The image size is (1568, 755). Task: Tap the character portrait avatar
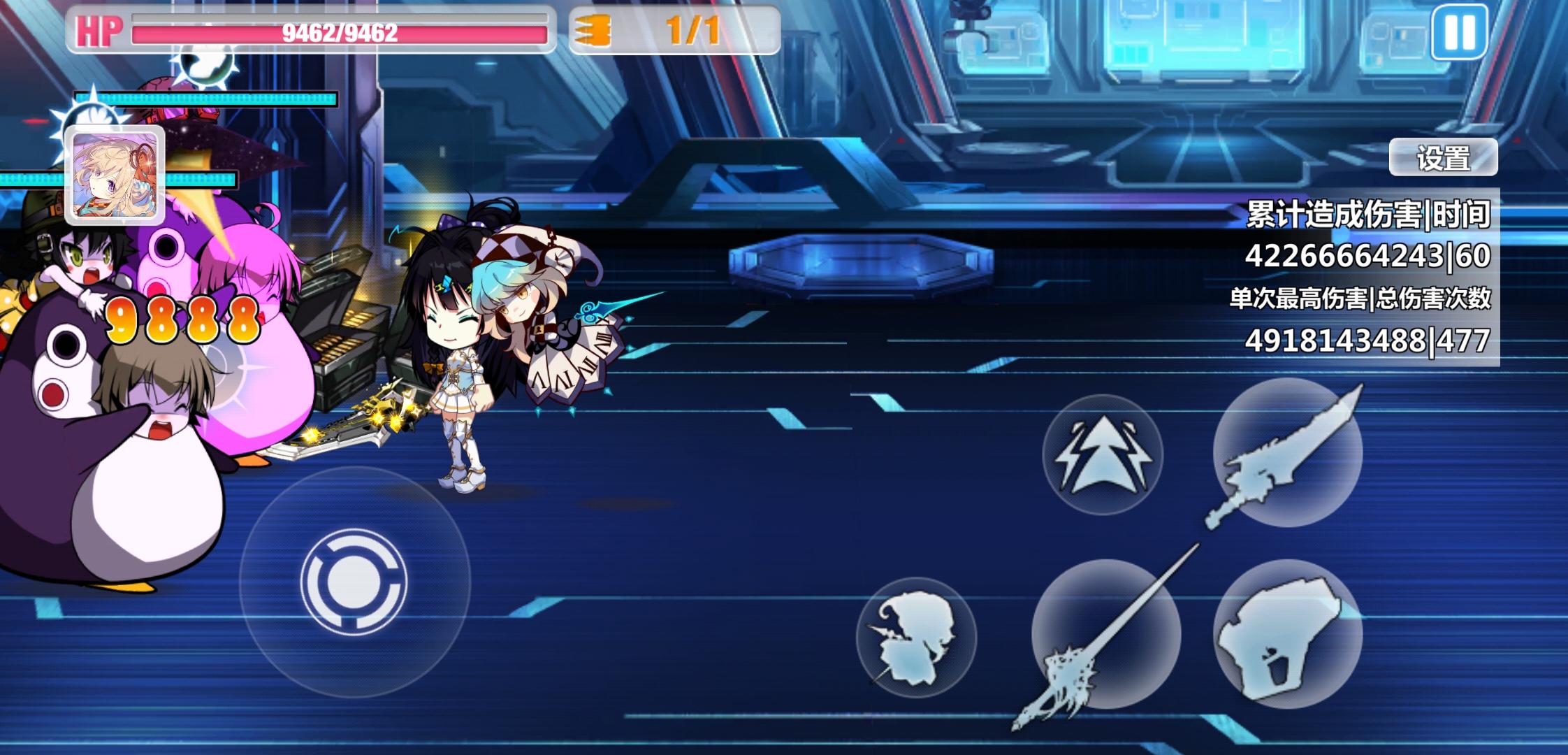(115, 175)
